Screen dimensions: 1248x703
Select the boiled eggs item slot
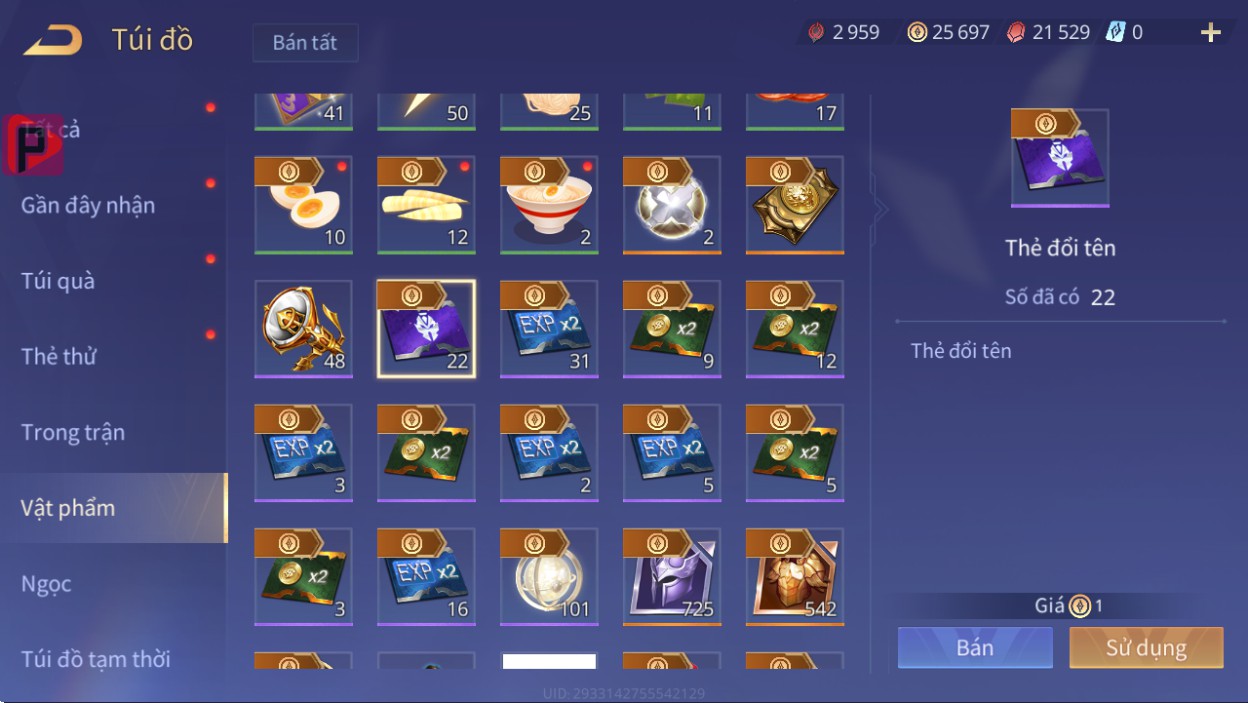pos(304,204)
